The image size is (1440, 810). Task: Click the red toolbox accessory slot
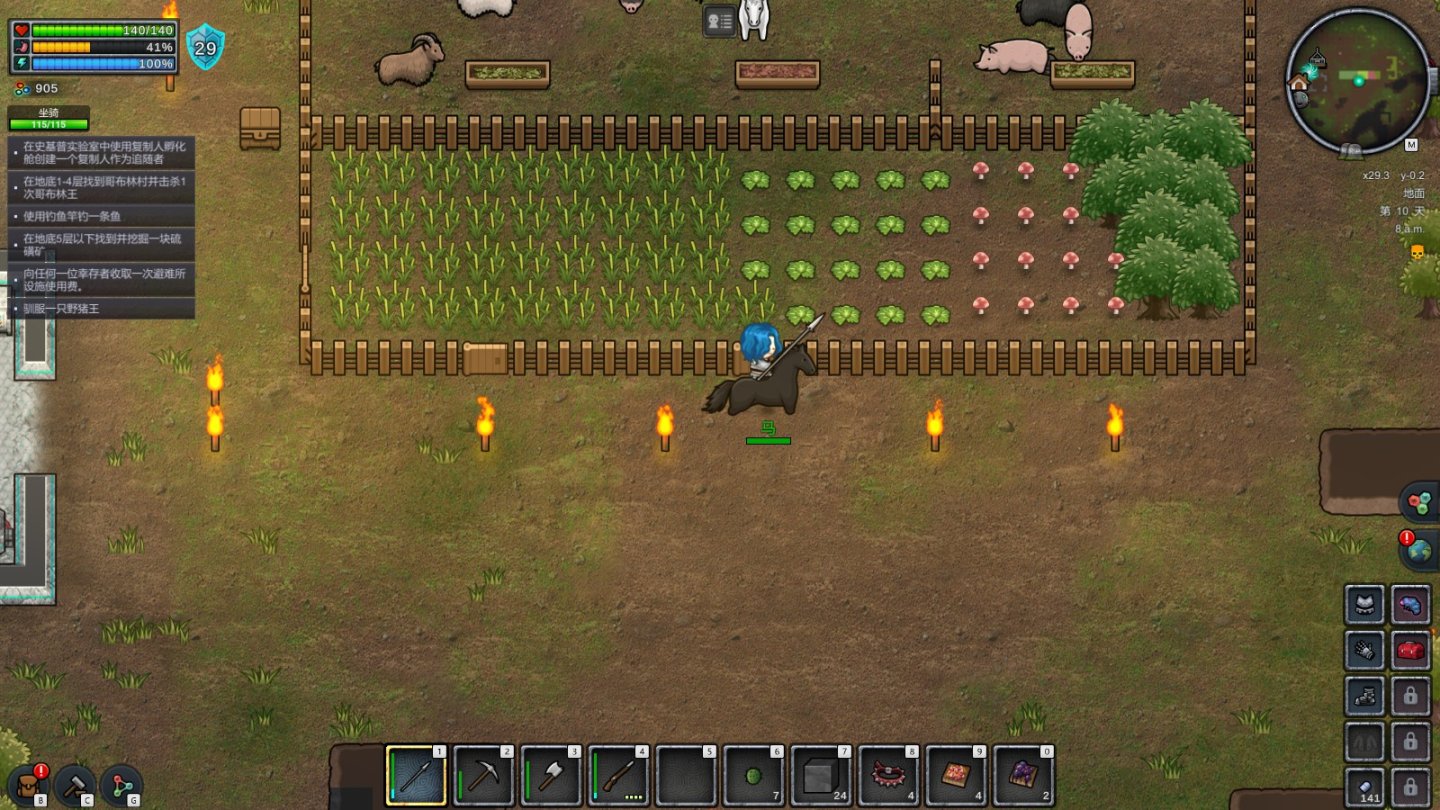tap(1410, 651)
